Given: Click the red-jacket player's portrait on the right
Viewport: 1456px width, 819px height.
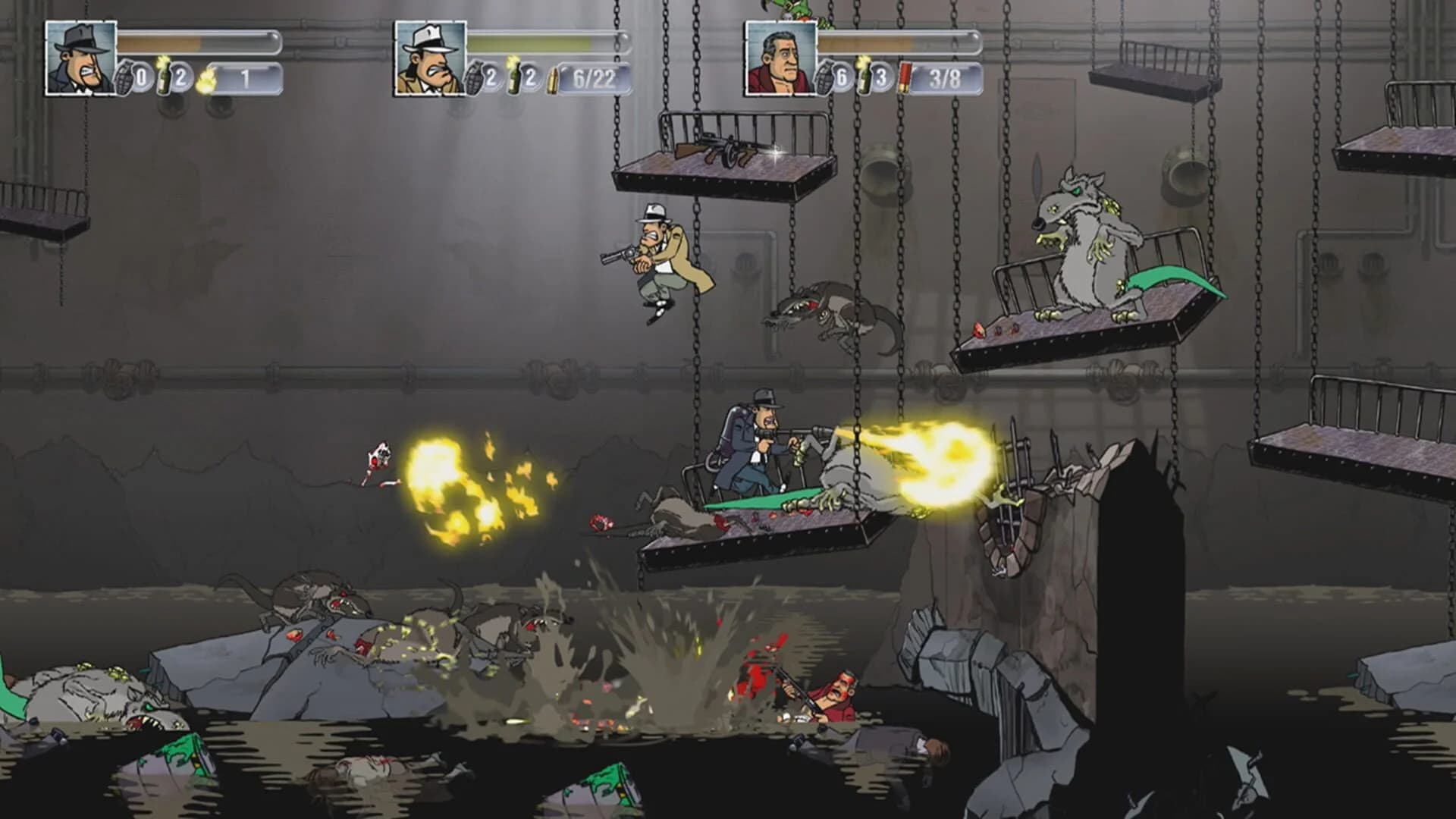Looking at the screenshot, I should [x=780, y=58].
